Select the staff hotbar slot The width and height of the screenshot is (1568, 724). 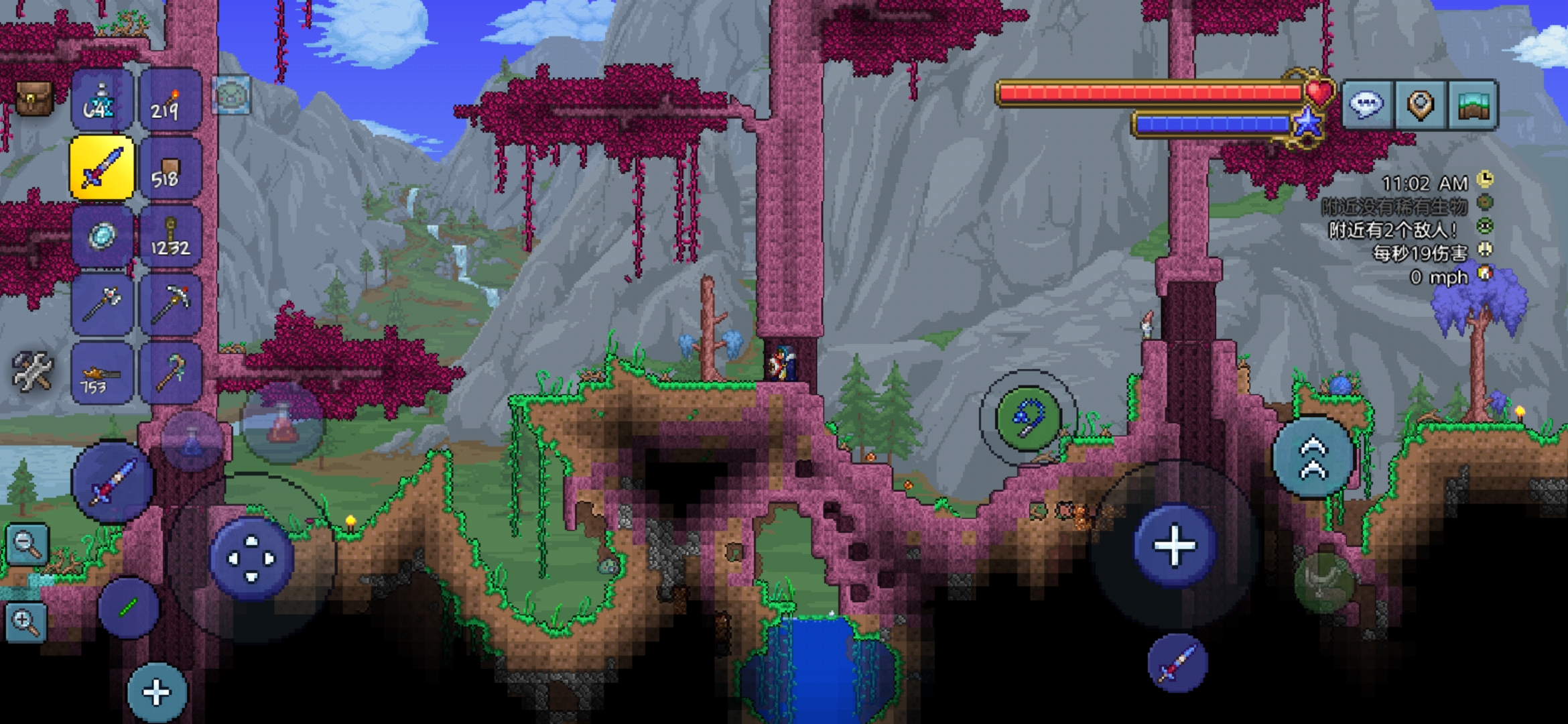tap(170, 373)
